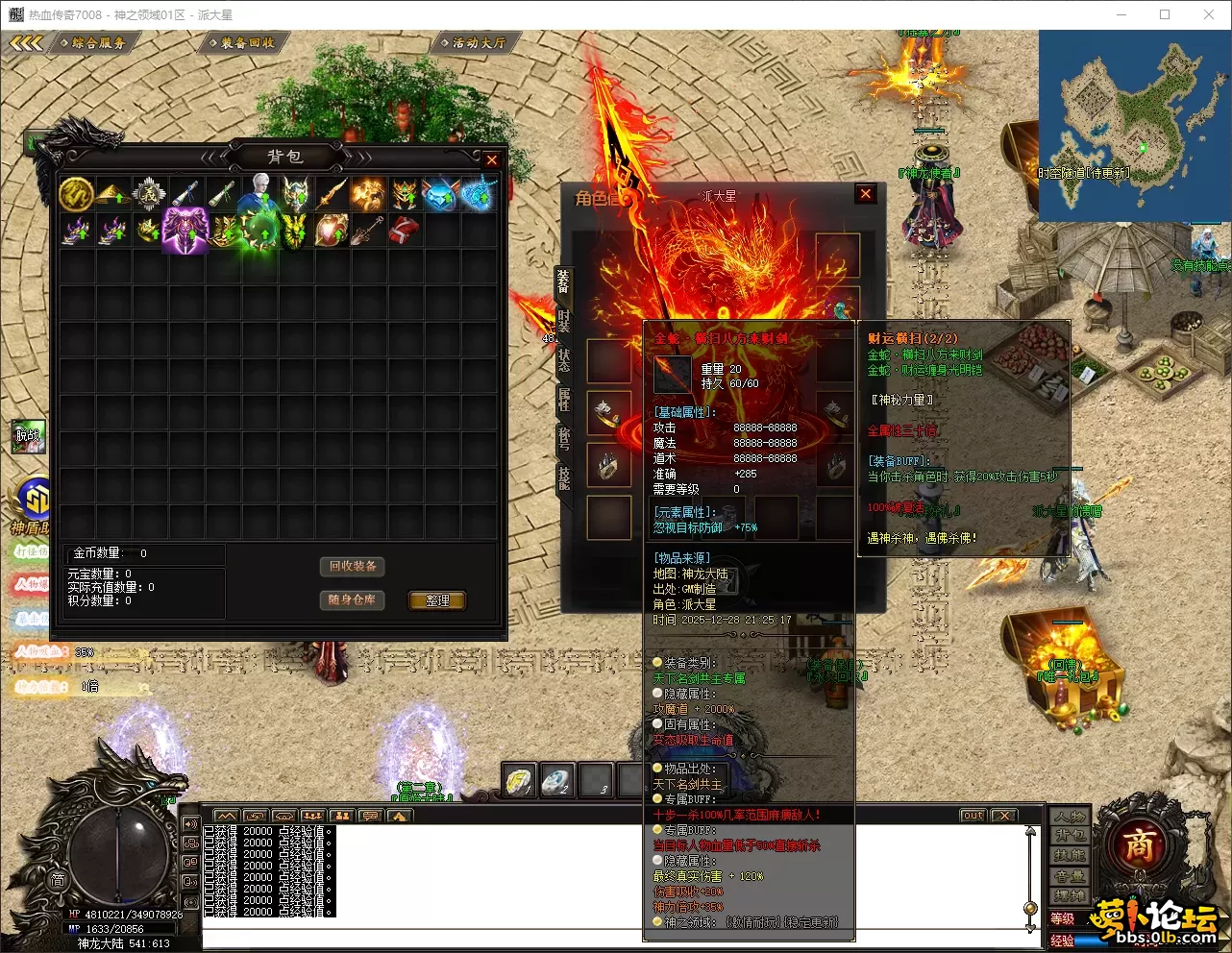Open the 综合服务 general services menu
This screenshot has height=953, width=1232.
point(97,42)
